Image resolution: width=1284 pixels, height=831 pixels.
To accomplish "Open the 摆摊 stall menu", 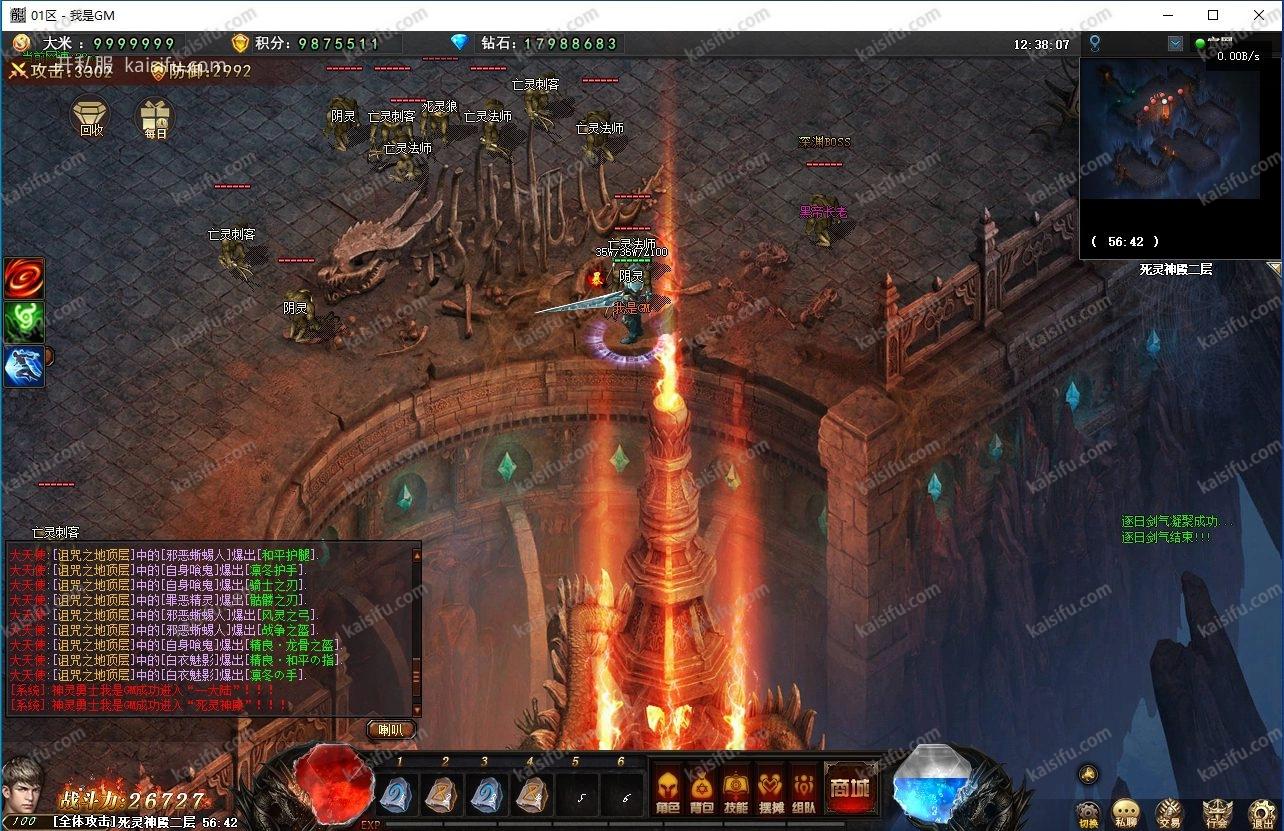I will [770, 790].
